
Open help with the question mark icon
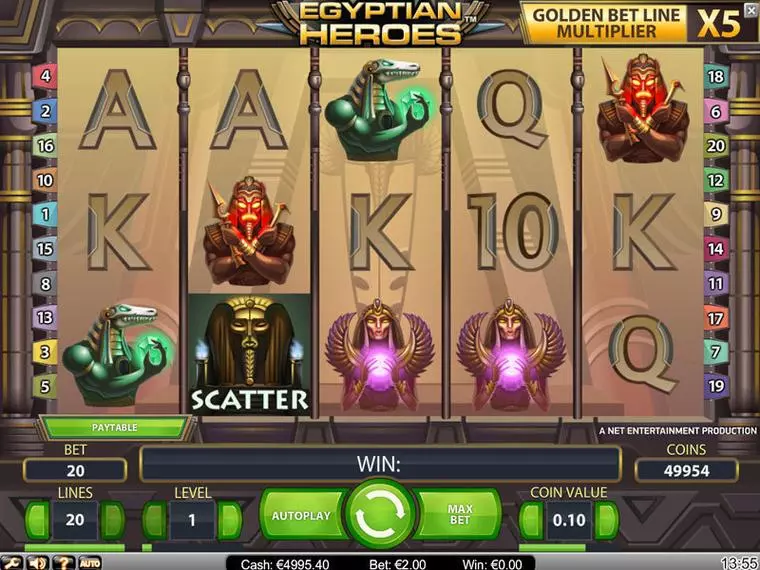tap(64, 562)
